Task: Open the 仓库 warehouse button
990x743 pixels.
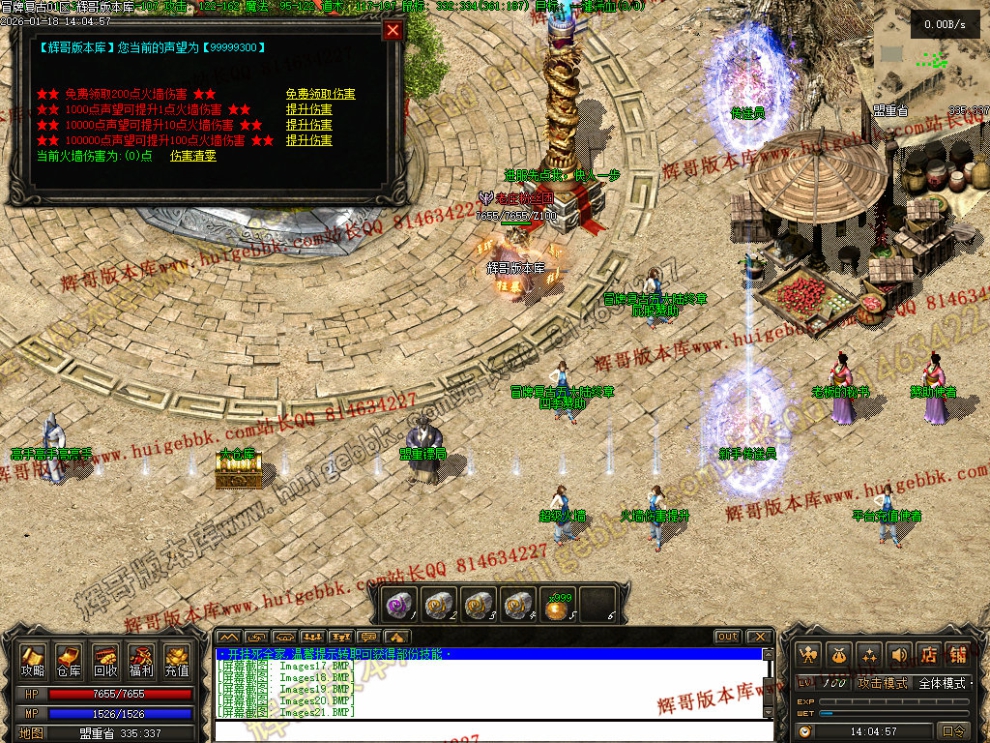Action: 68,660
